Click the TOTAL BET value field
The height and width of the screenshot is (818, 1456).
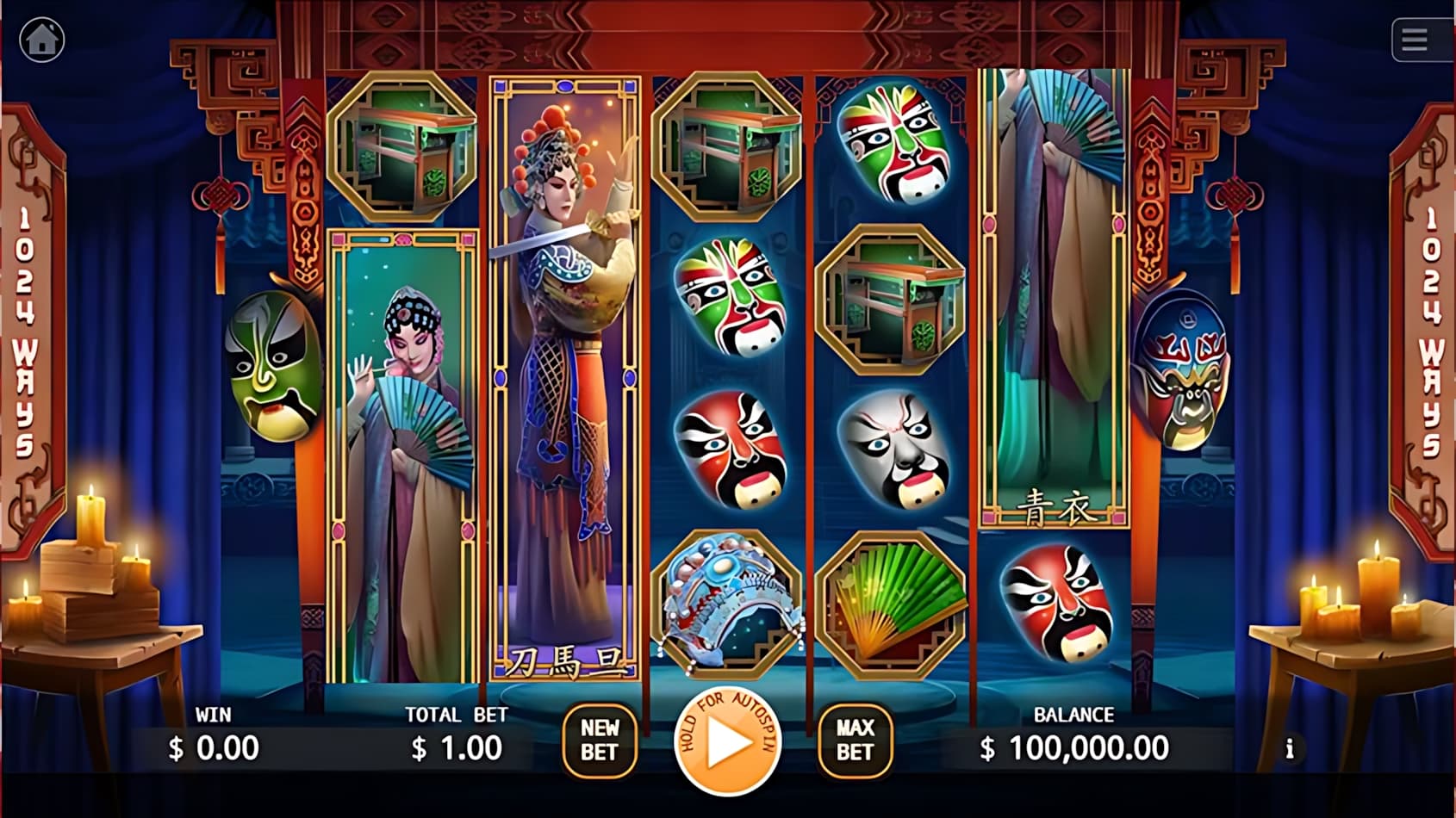click(457, 747)
